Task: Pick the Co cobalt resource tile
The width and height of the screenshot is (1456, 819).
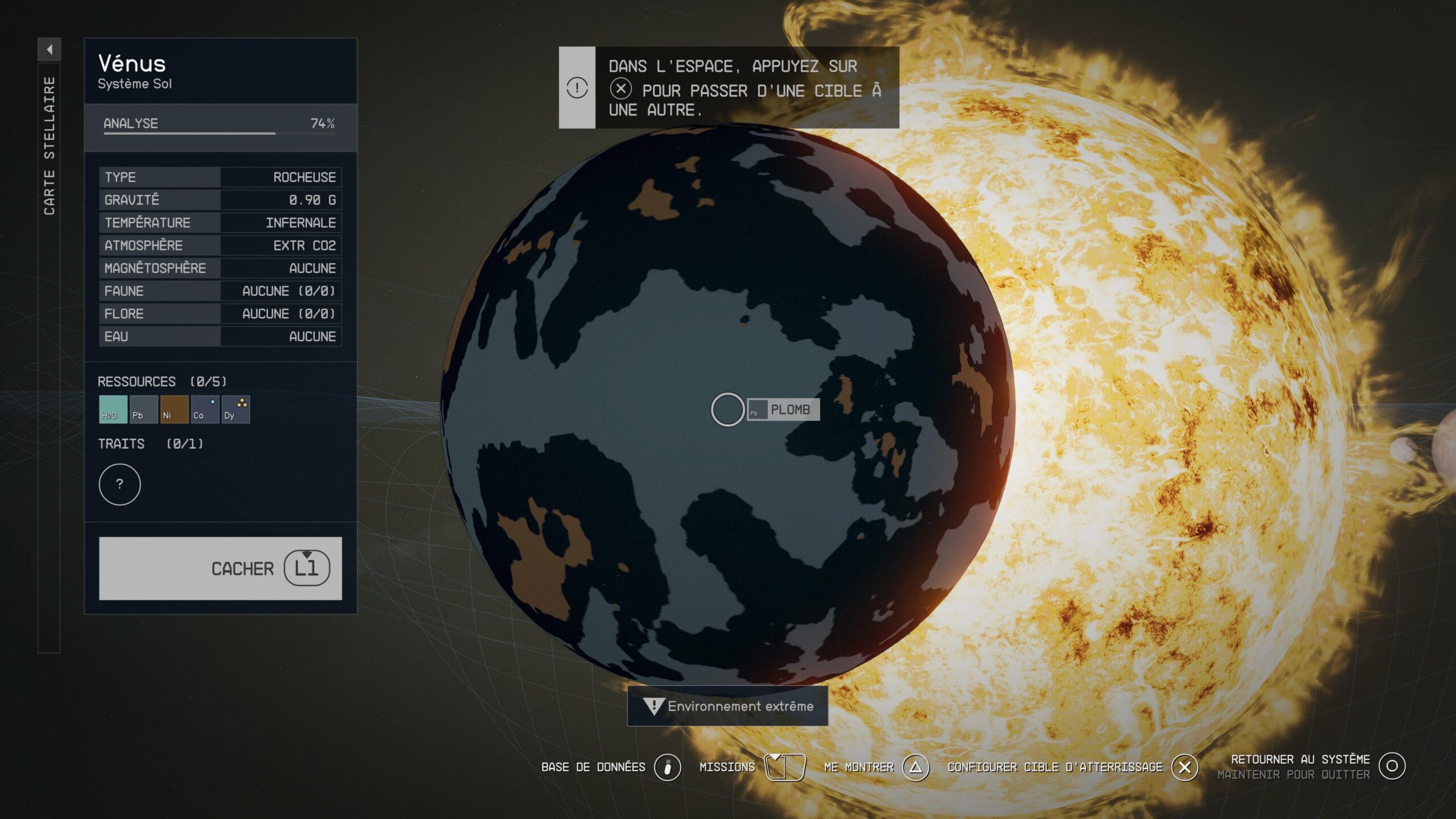Action: 205,409
